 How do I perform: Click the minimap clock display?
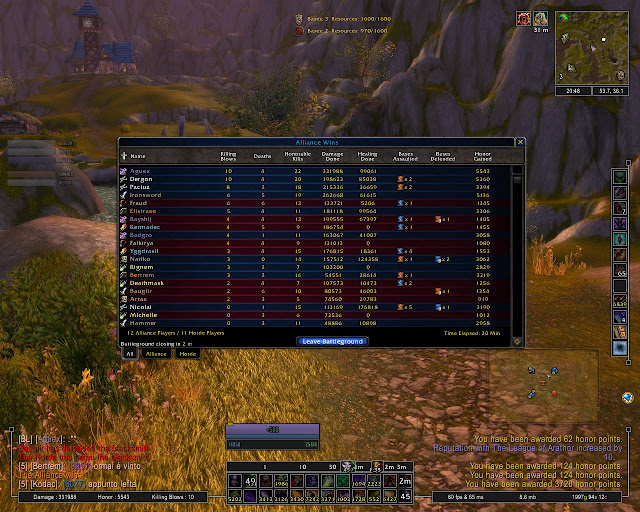(574, 88)
